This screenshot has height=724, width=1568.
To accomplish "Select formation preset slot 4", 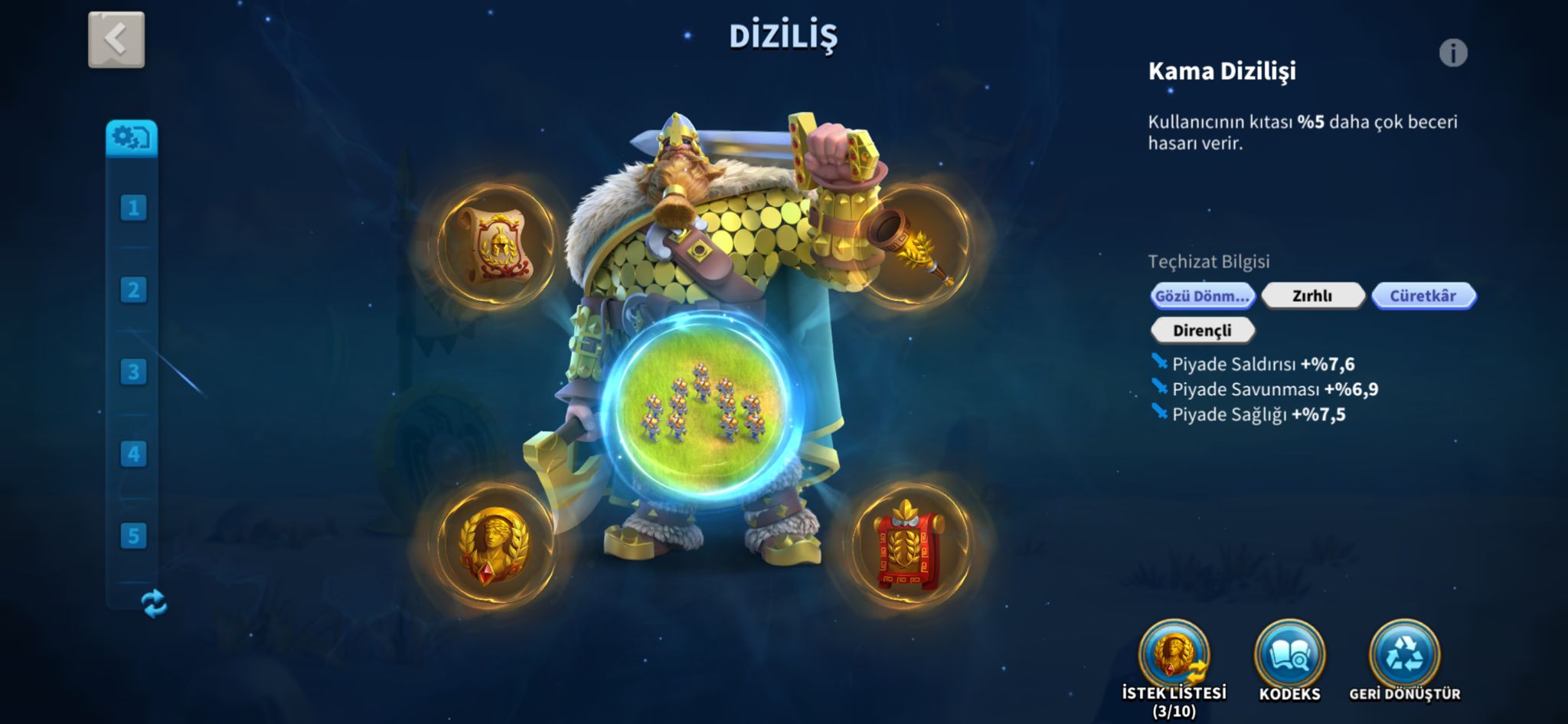I will point(133,454).
